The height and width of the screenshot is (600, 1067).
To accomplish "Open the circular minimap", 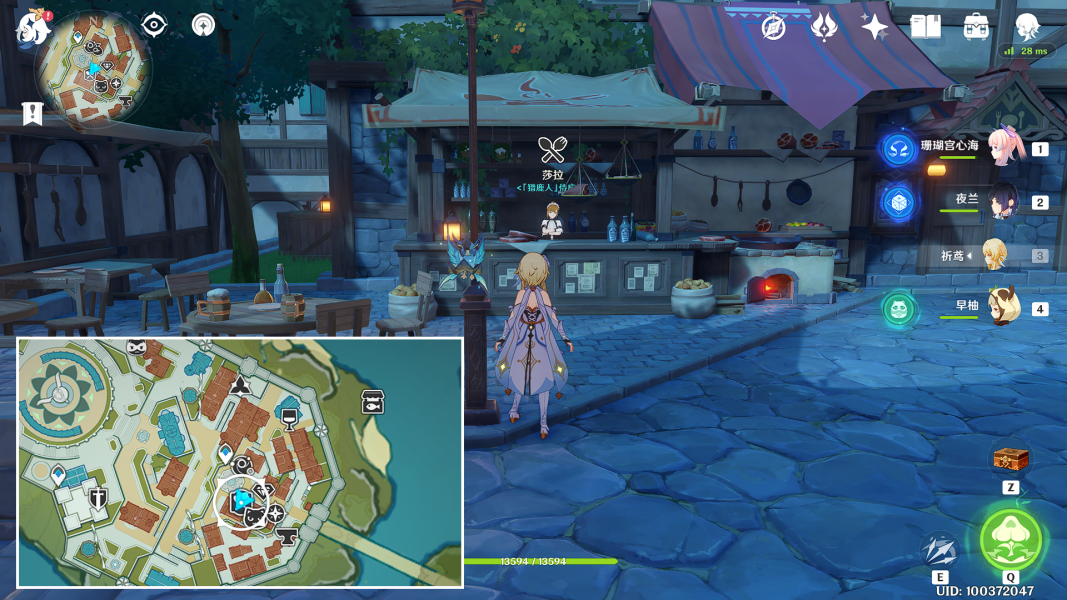I will [x=94, y=68].
